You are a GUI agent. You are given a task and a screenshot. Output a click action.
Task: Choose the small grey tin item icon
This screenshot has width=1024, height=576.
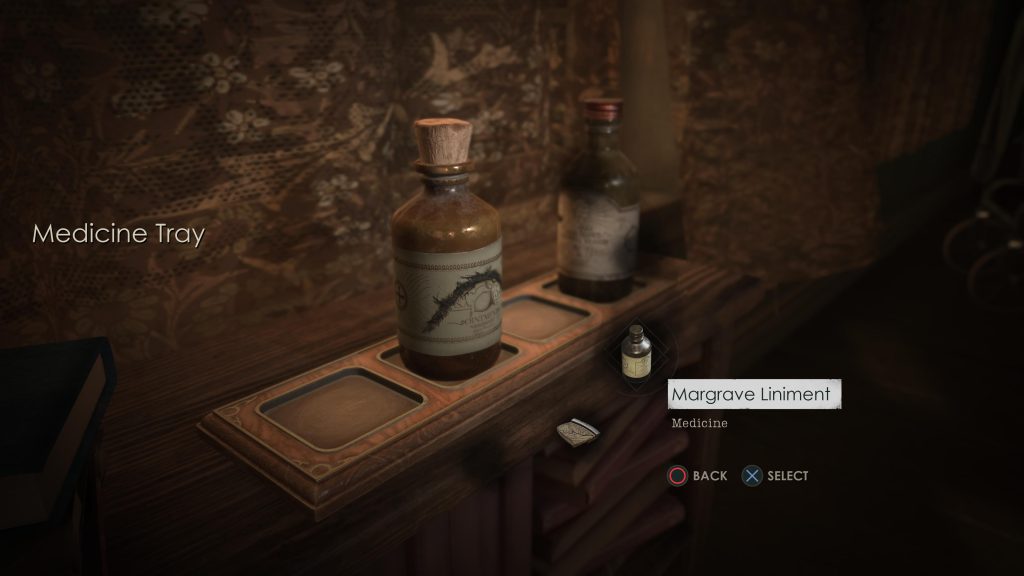pos(578,432)
